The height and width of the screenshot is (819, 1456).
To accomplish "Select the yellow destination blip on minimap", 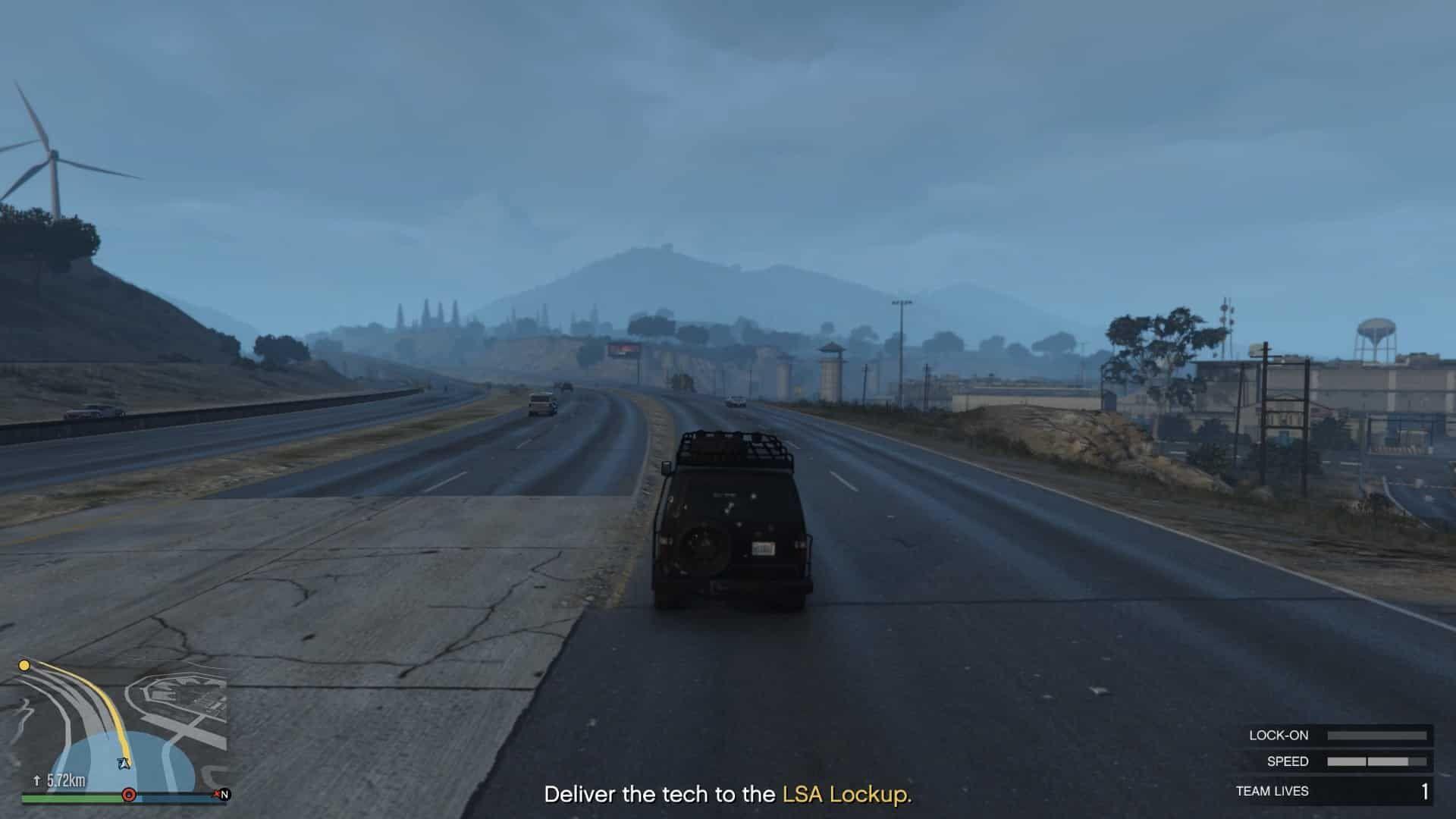I will tap(24, 666).
